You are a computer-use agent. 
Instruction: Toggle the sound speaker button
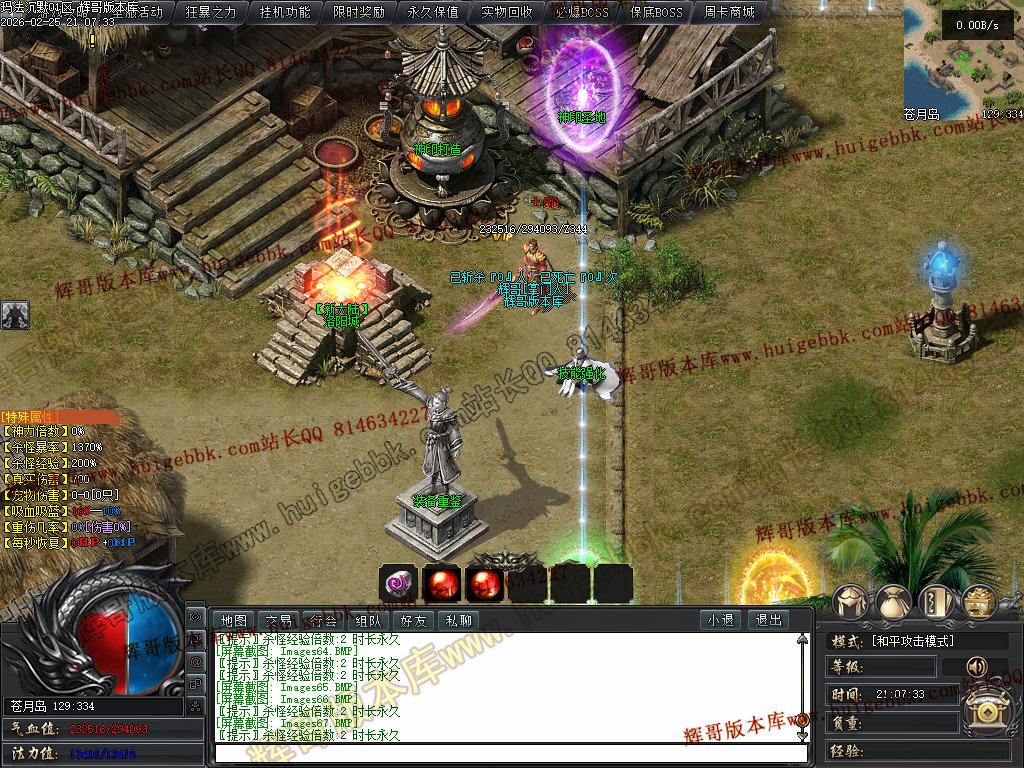(x=973, y=667)
